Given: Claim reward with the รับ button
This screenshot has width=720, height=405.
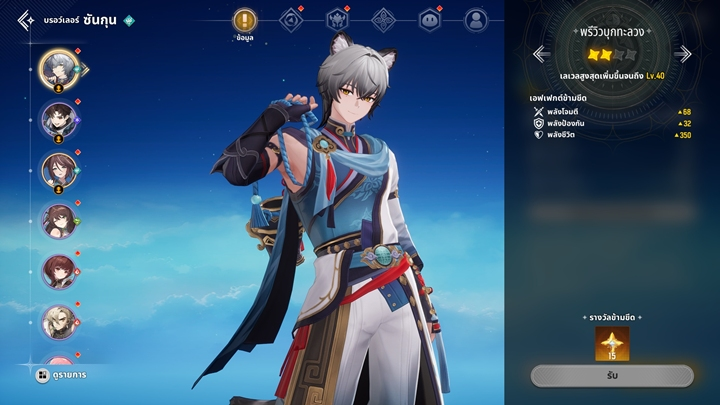Looking at the screenshot, I should (x=611, y=376).
